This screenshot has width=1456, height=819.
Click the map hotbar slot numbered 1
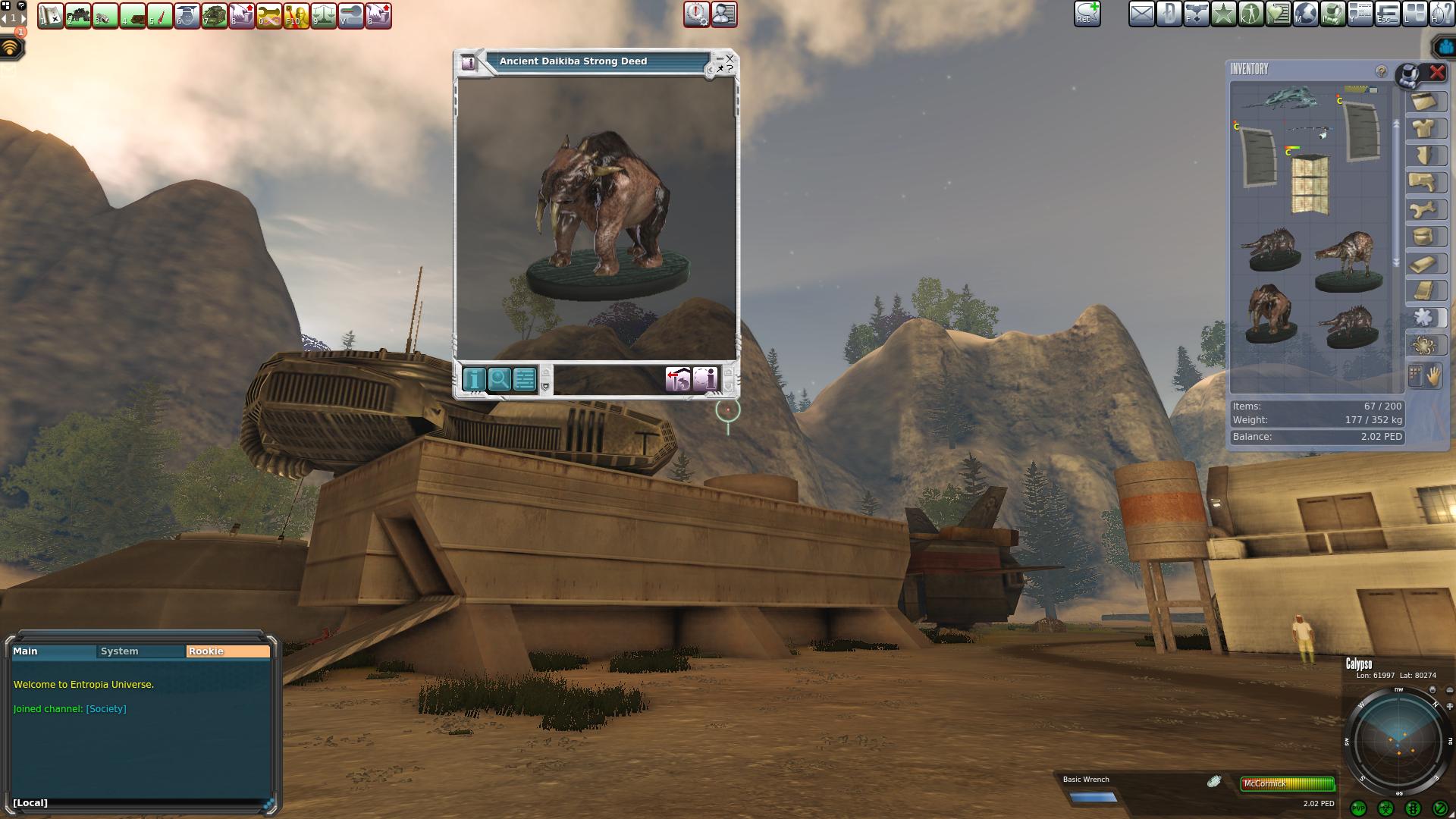coord(50,16)
